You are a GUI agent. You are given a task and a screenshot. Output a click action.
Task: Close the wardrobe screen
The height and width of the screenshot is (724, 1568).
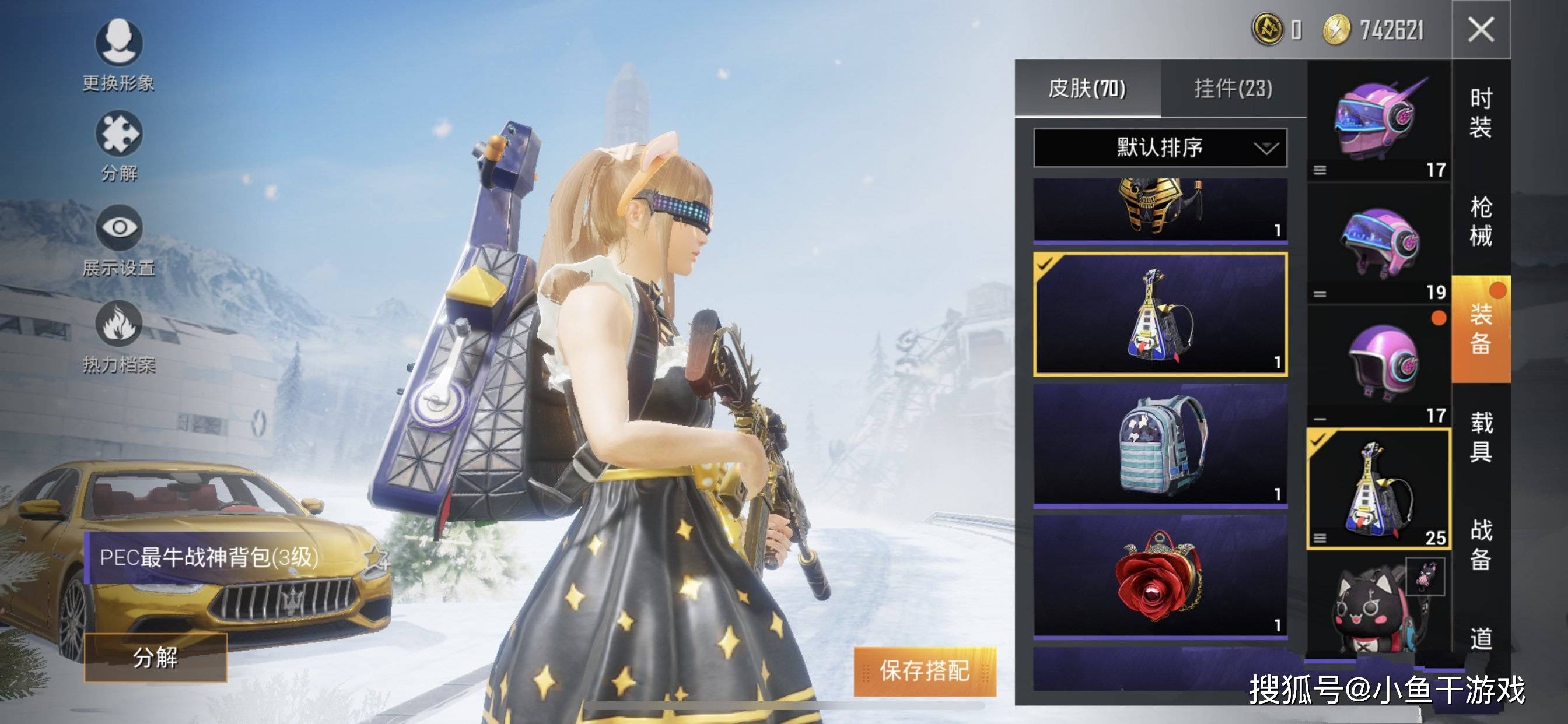tap(1480, 29)
